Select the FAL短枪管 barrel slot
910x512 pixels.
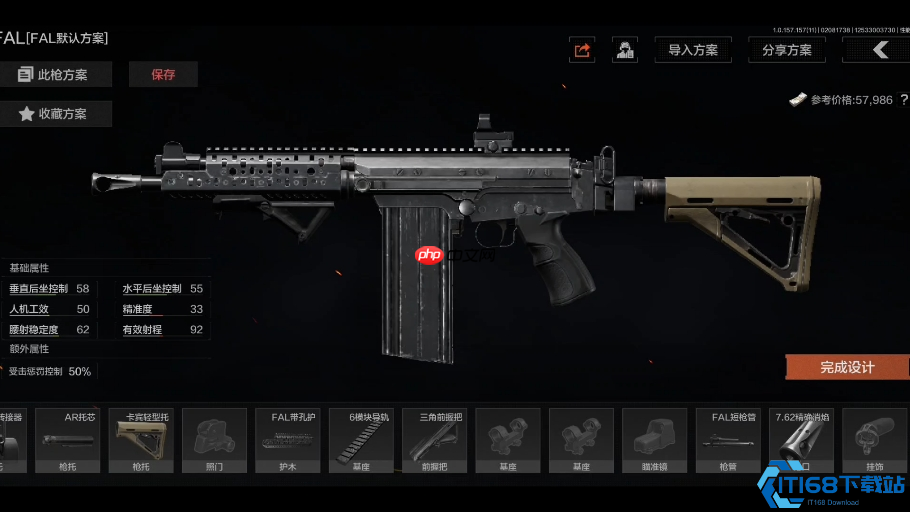728,440
